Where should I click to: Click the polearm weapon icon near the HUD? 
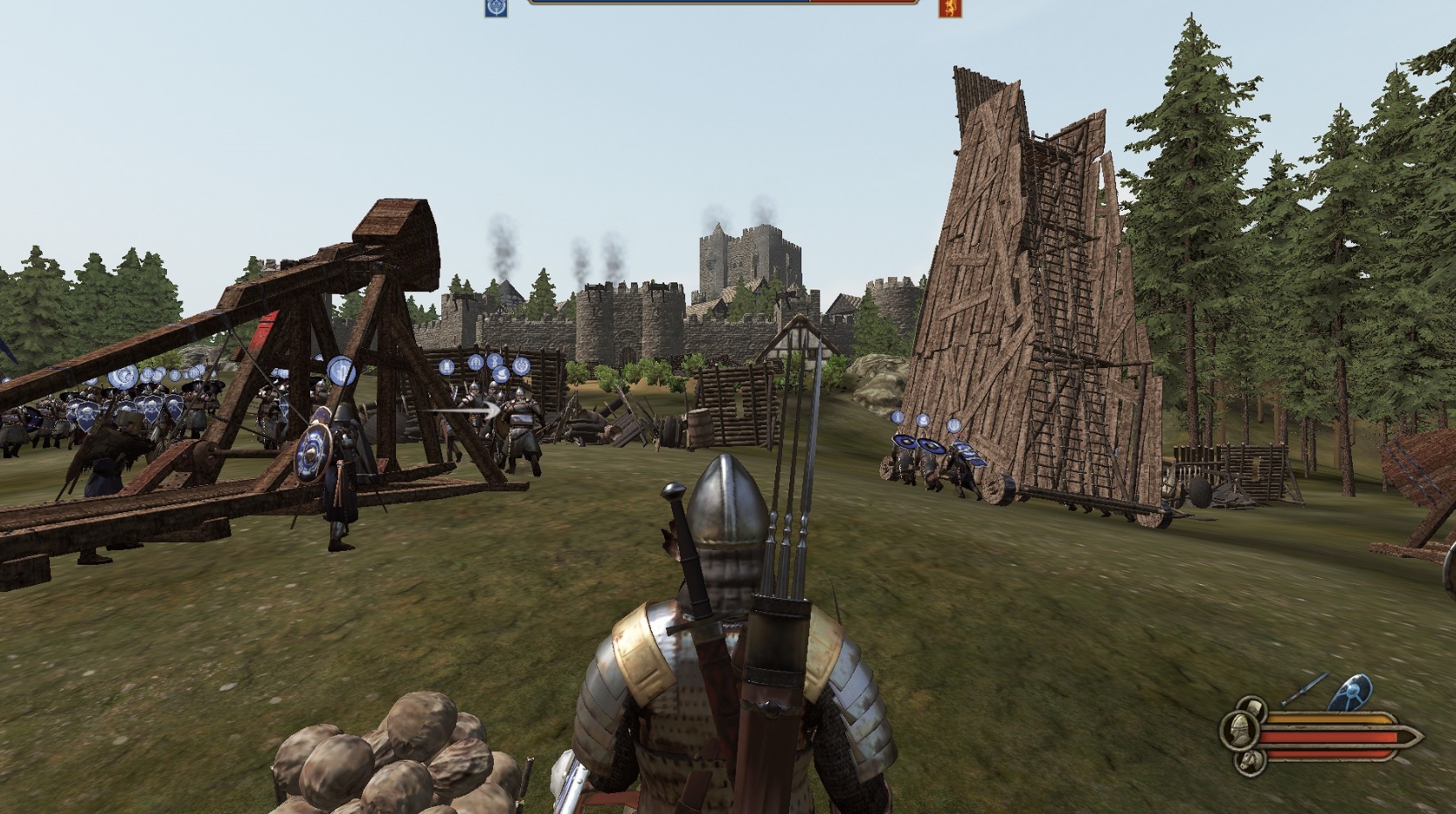click(x=1304, y=688)
